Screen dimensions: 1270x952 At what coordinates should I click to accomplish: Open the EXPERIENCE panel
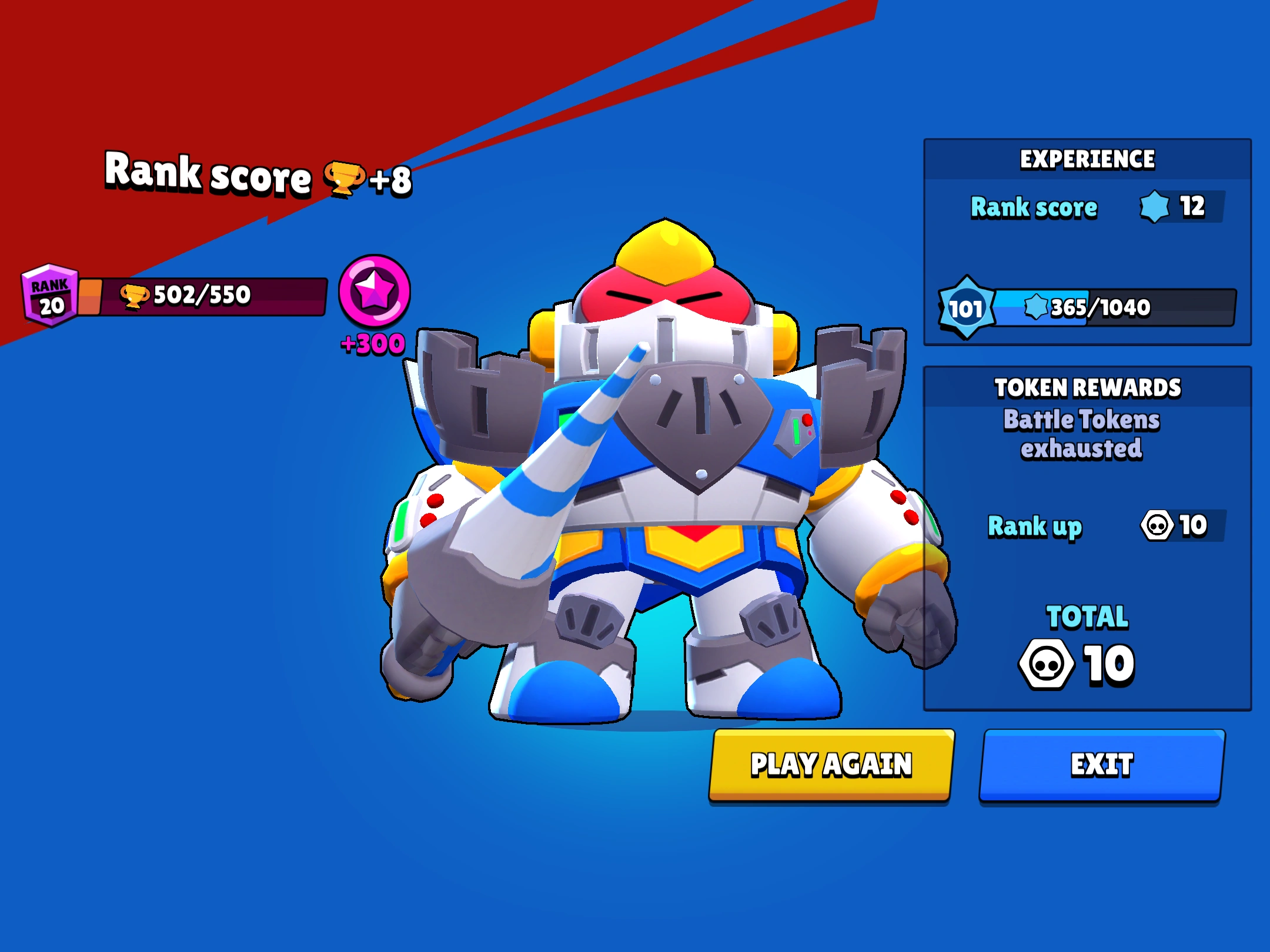[x=1088, y=157]
